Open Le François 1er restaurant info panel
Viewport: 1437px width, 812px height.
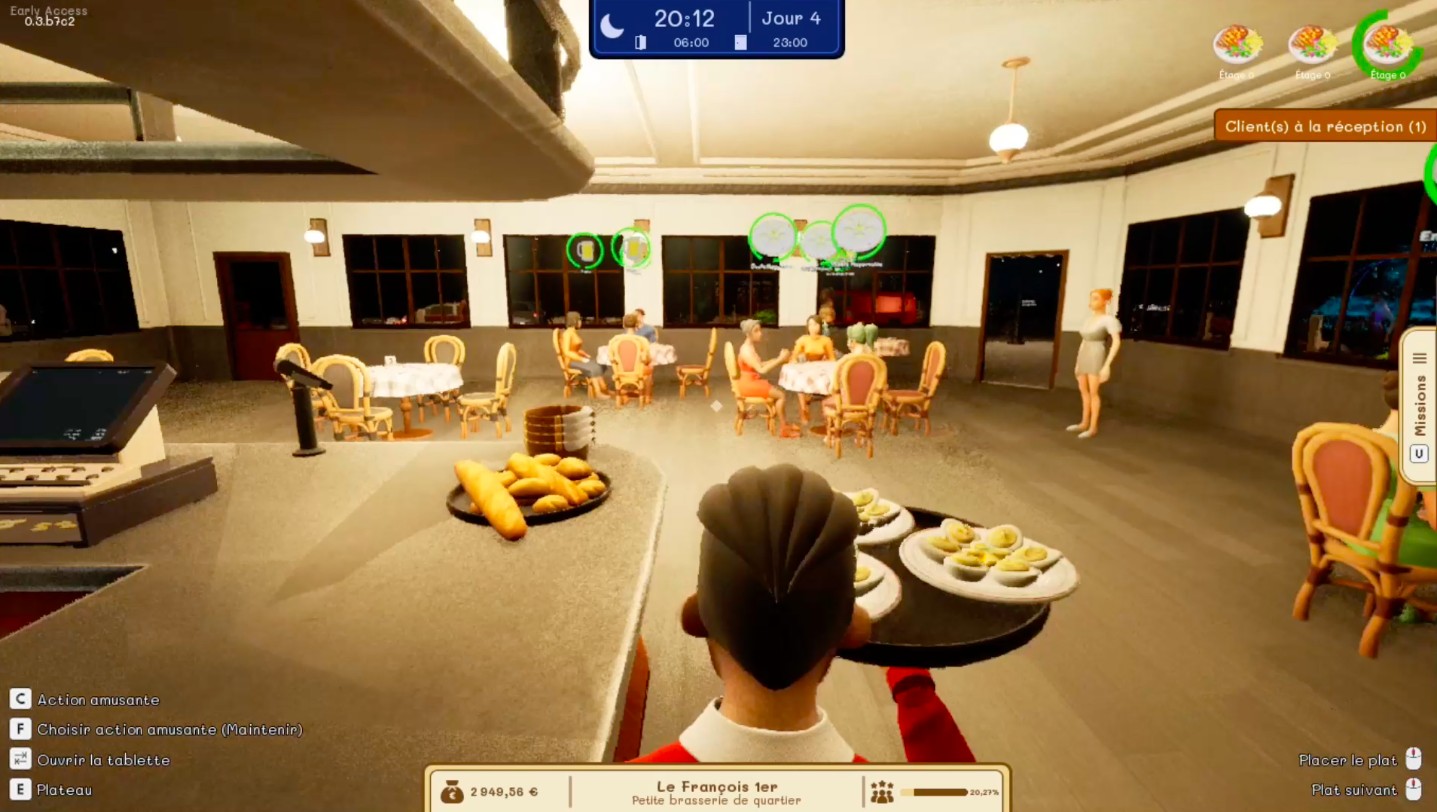[x=717, y=792]
